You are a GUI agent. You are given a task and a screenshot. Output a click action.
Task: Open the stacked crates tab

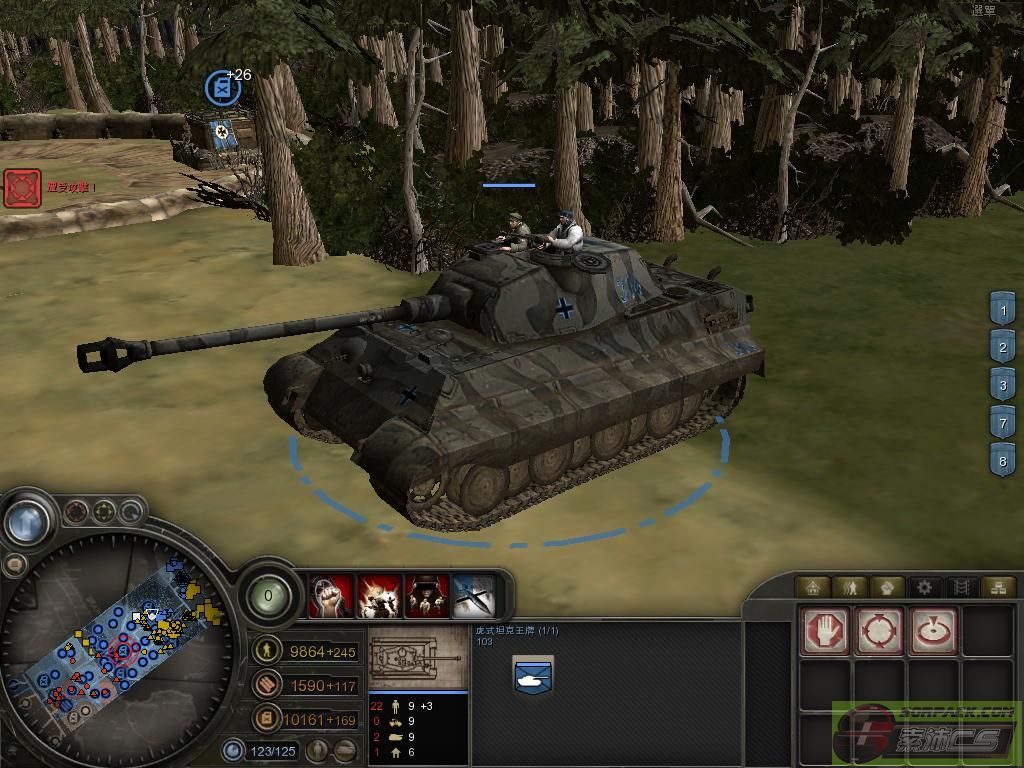[x=996, y=587]
